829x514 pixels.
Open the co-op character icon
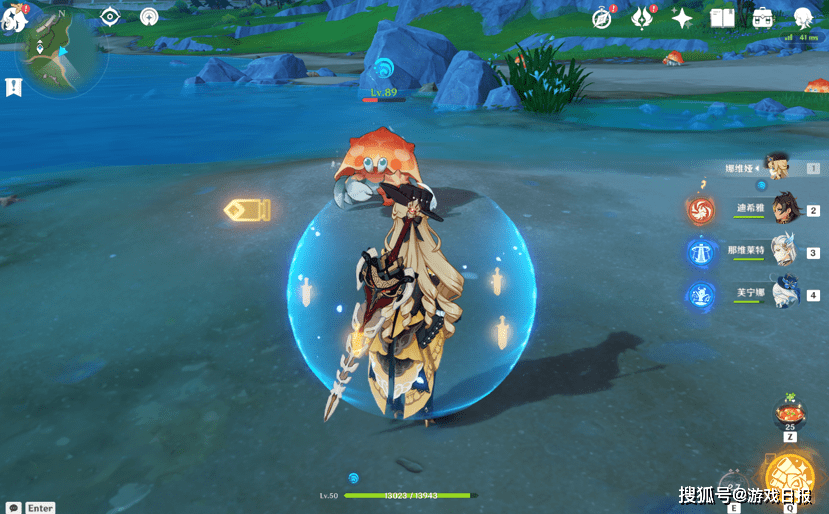pos(803,18)
